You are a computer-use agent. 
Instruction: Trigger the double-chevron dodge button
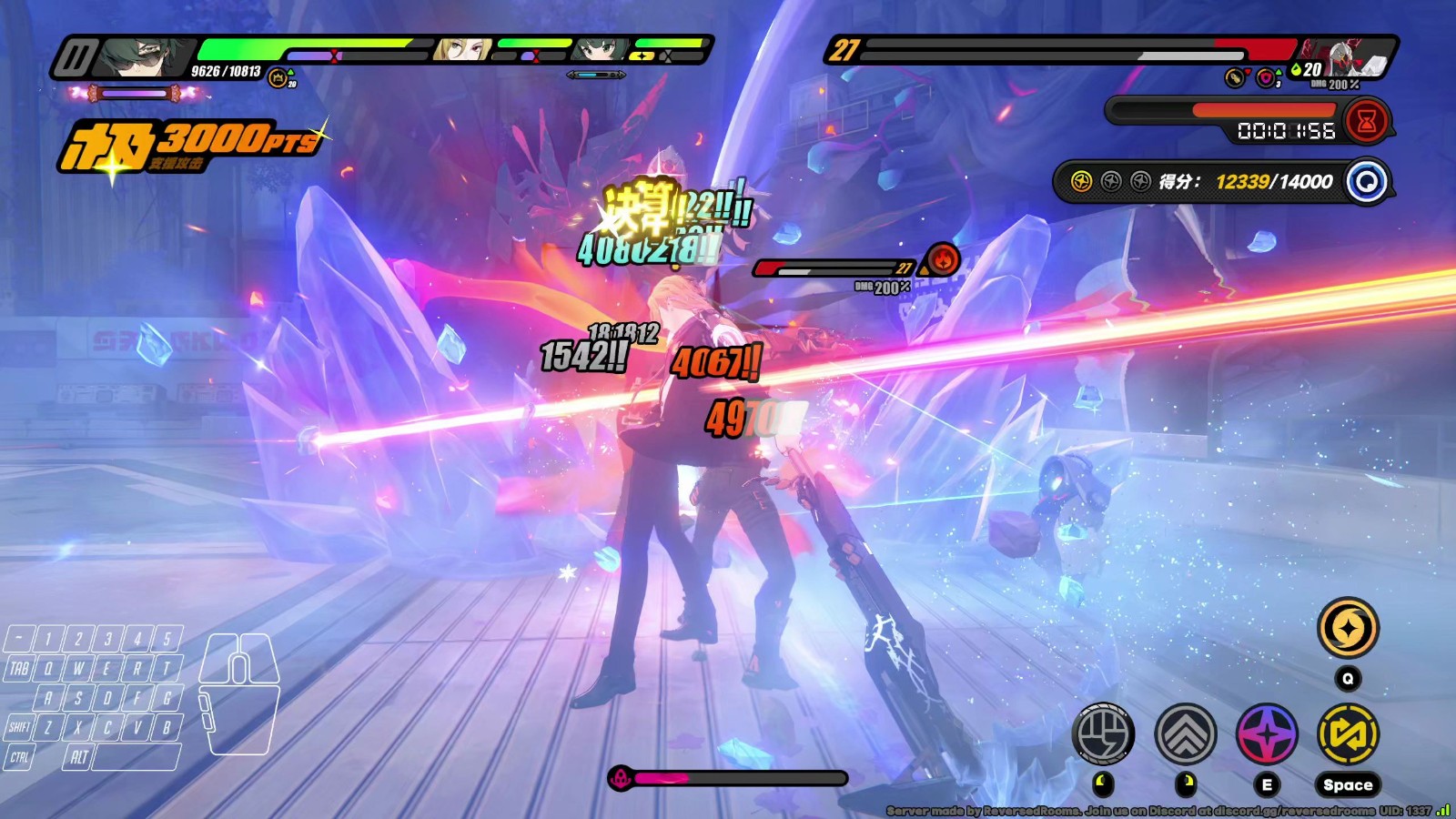(1185, 733)
